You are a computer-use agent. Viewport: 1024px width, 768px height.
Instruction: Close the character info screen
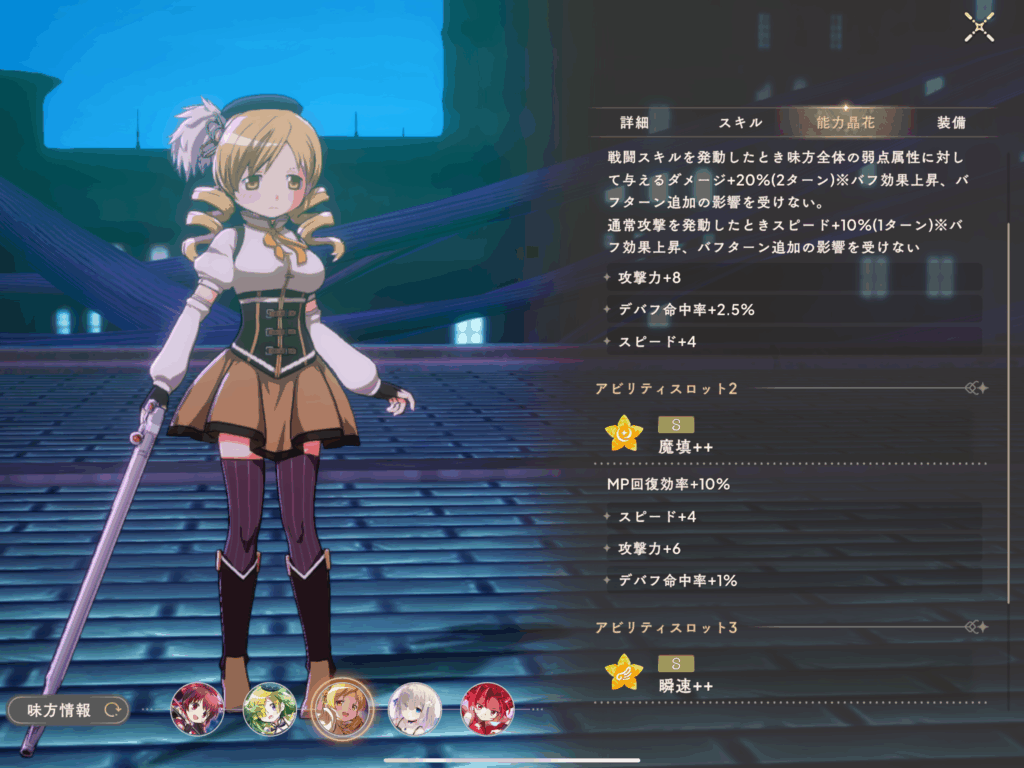(x=978, y=27)
